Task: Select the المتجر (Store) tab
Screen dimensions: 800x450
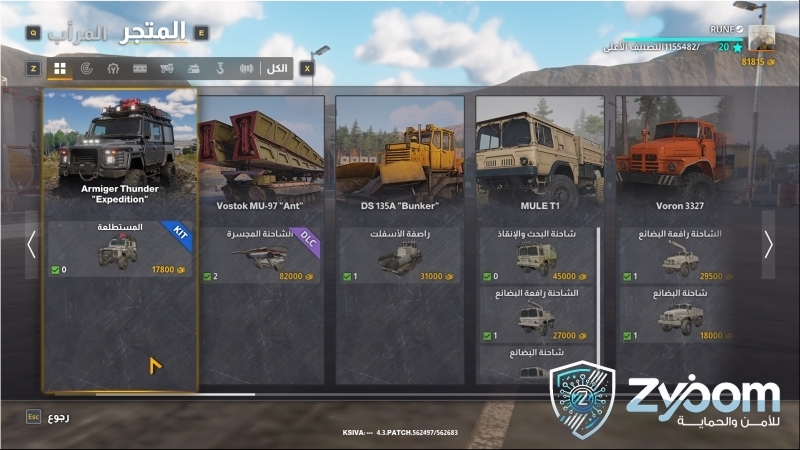Action: [x=154, y=31]
